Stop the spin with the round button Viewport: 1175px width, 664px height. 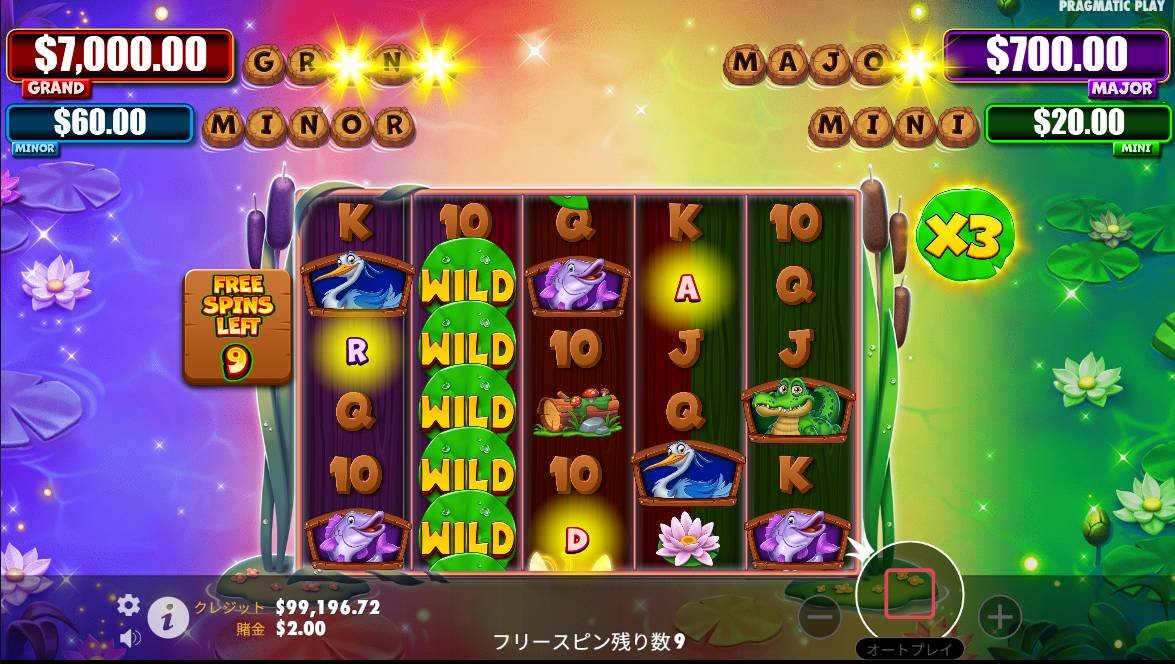click(x=909, y=594)
